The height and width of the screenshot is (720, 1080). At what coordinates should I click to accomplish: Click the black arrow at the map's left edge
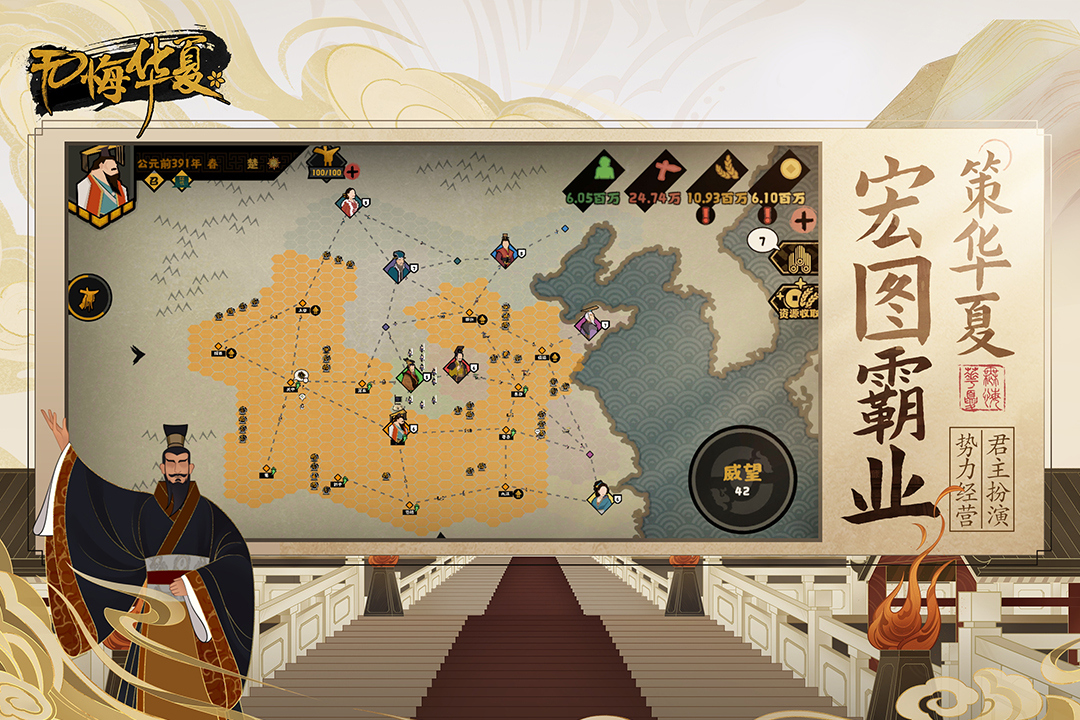(x=138, y=354)
